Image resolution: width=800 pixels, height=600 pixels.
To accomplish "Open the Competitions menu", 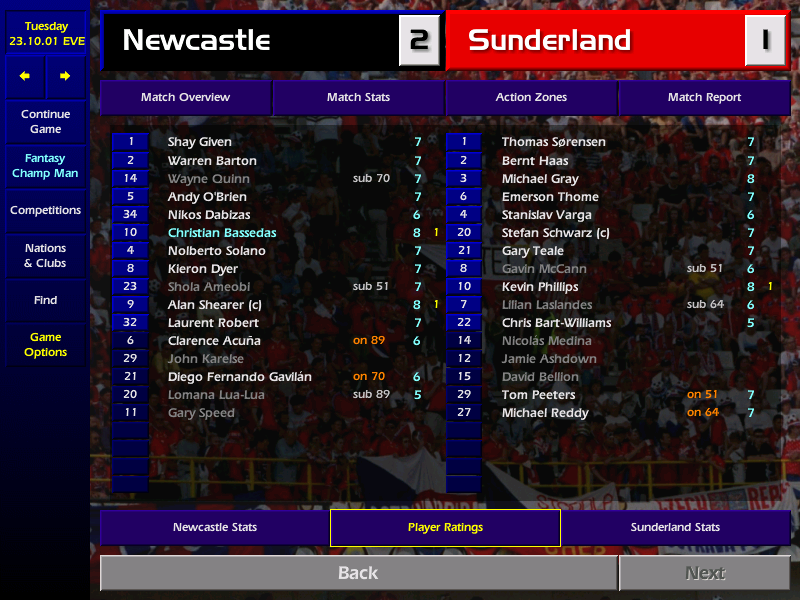I will coord(45,210).
